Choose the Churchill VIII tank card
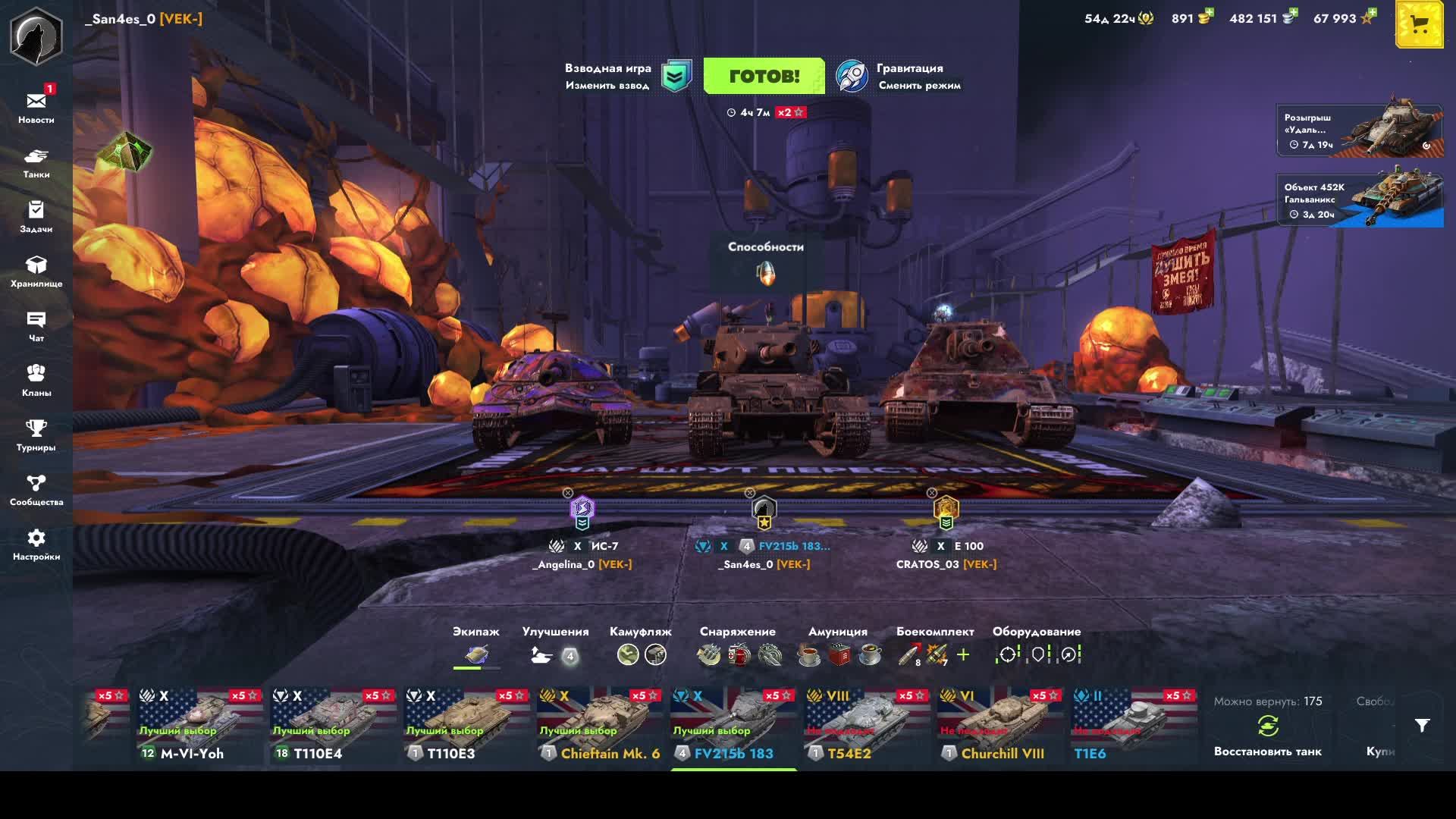 (999, 726)
